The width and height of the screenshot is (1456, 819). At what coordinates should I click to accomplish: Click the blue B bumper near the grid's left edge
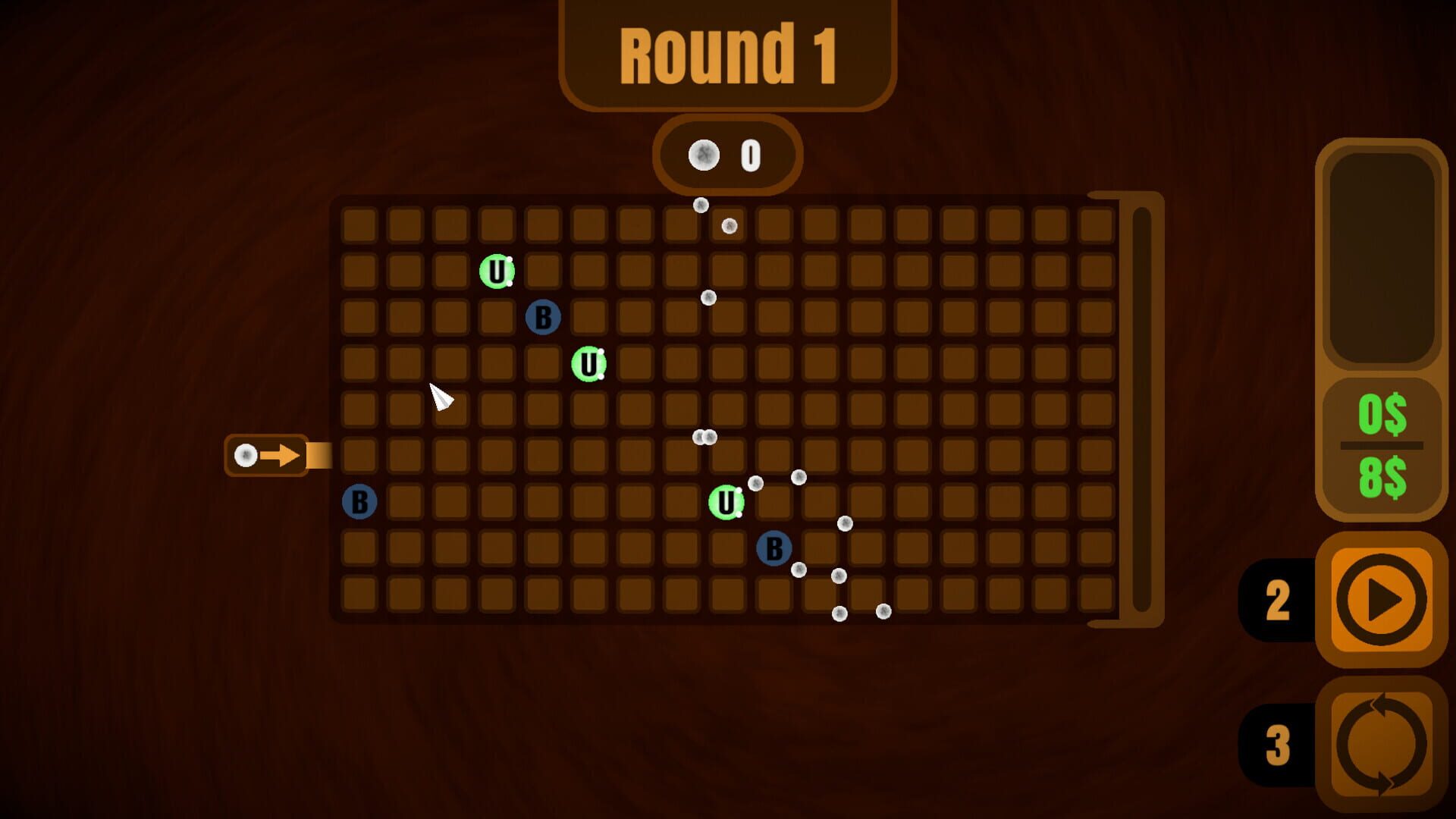click(x=359, y=502)
